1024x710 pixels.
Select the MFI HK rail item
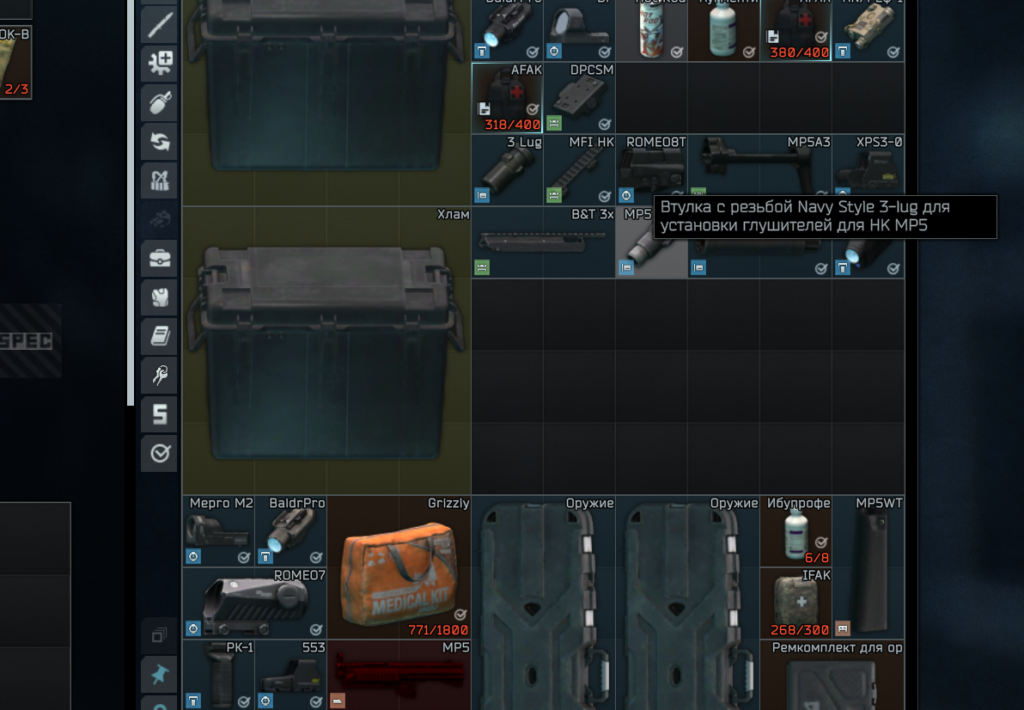tap(580, 170)
